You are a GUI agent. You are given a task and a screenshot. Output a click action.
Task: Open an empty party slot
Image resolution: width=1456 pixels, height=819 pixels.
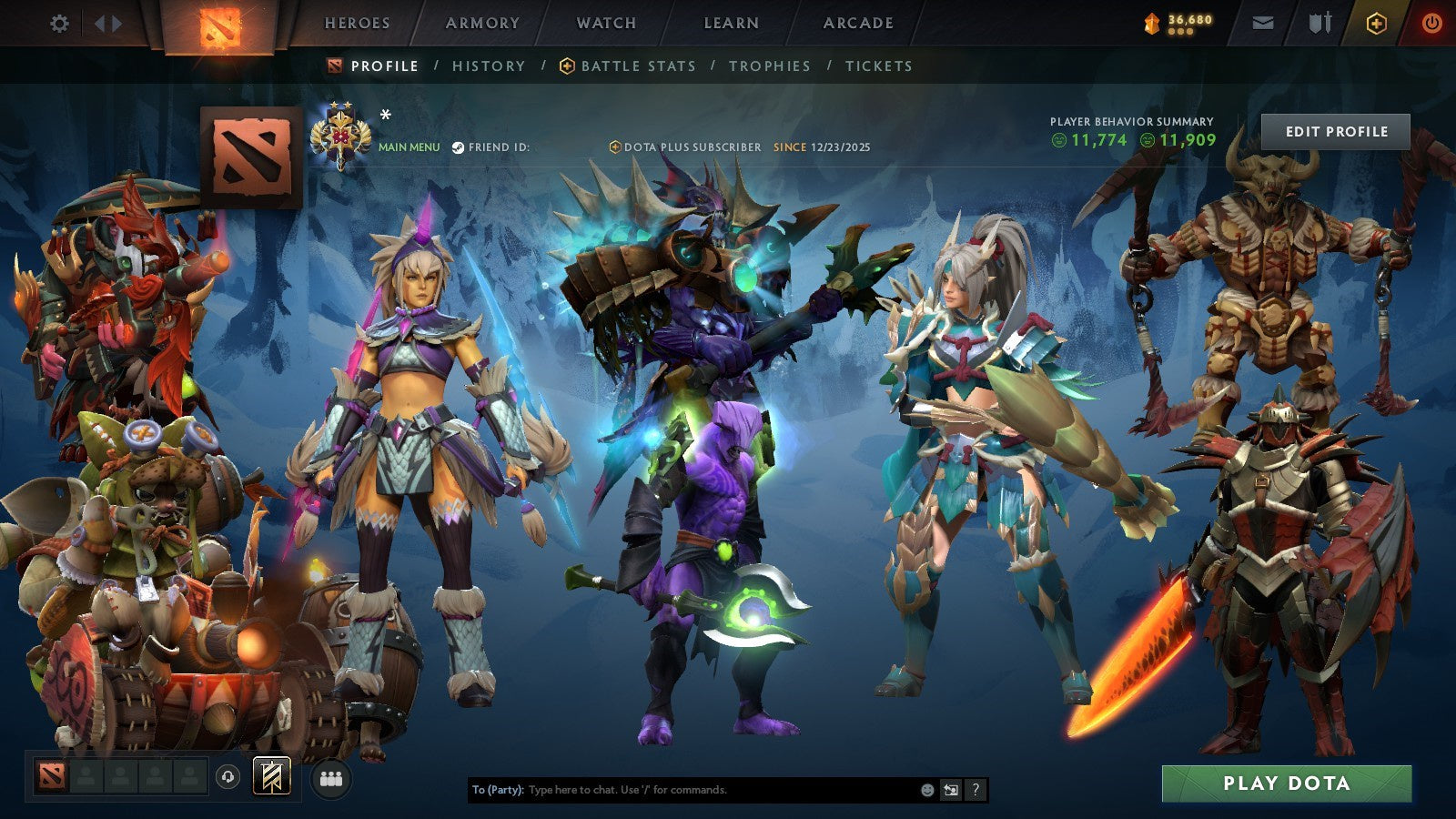pos(86,775)
